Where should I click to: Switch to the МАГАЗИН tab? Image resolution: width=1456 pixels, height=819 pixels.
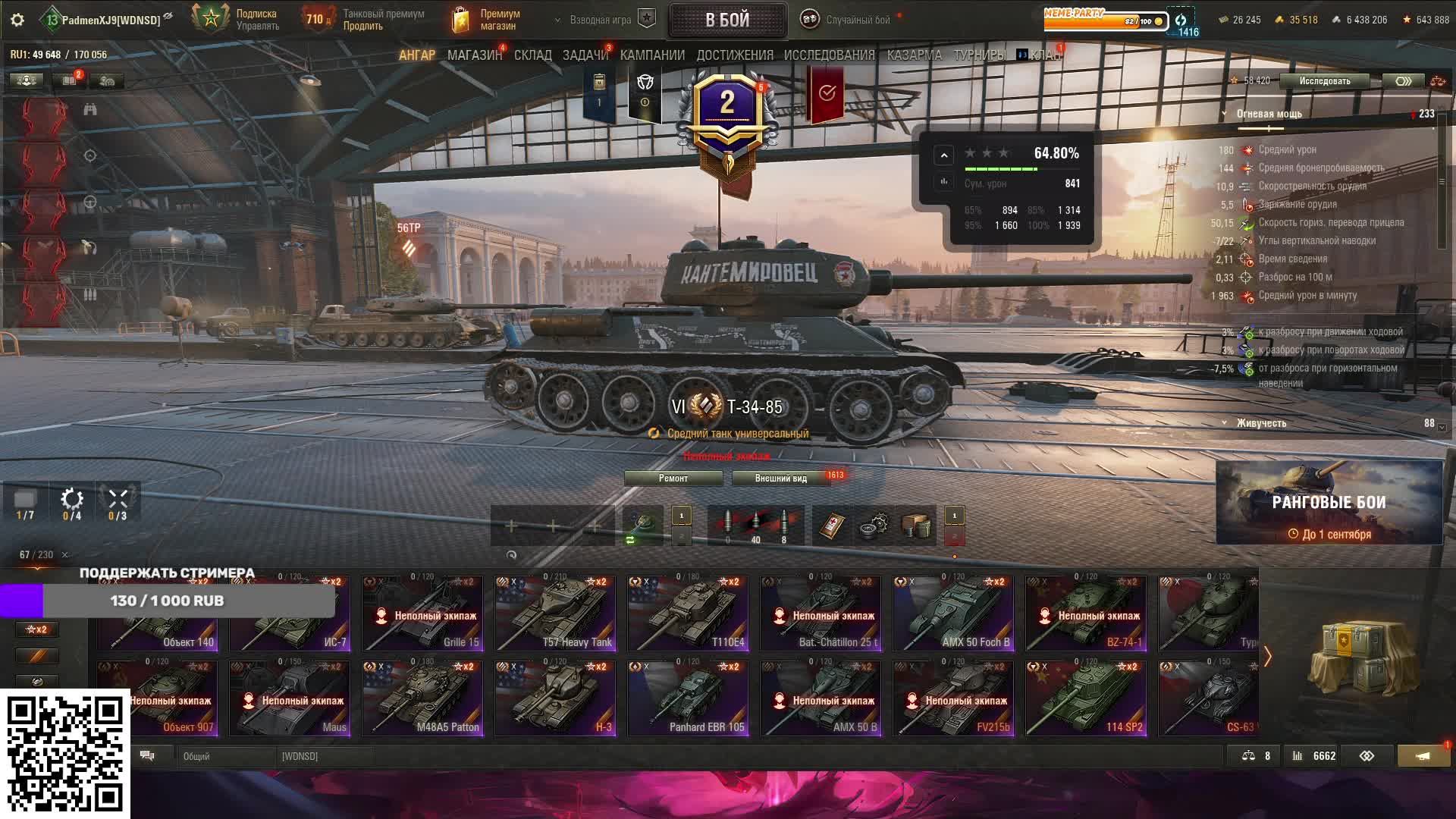coord(474,55)
